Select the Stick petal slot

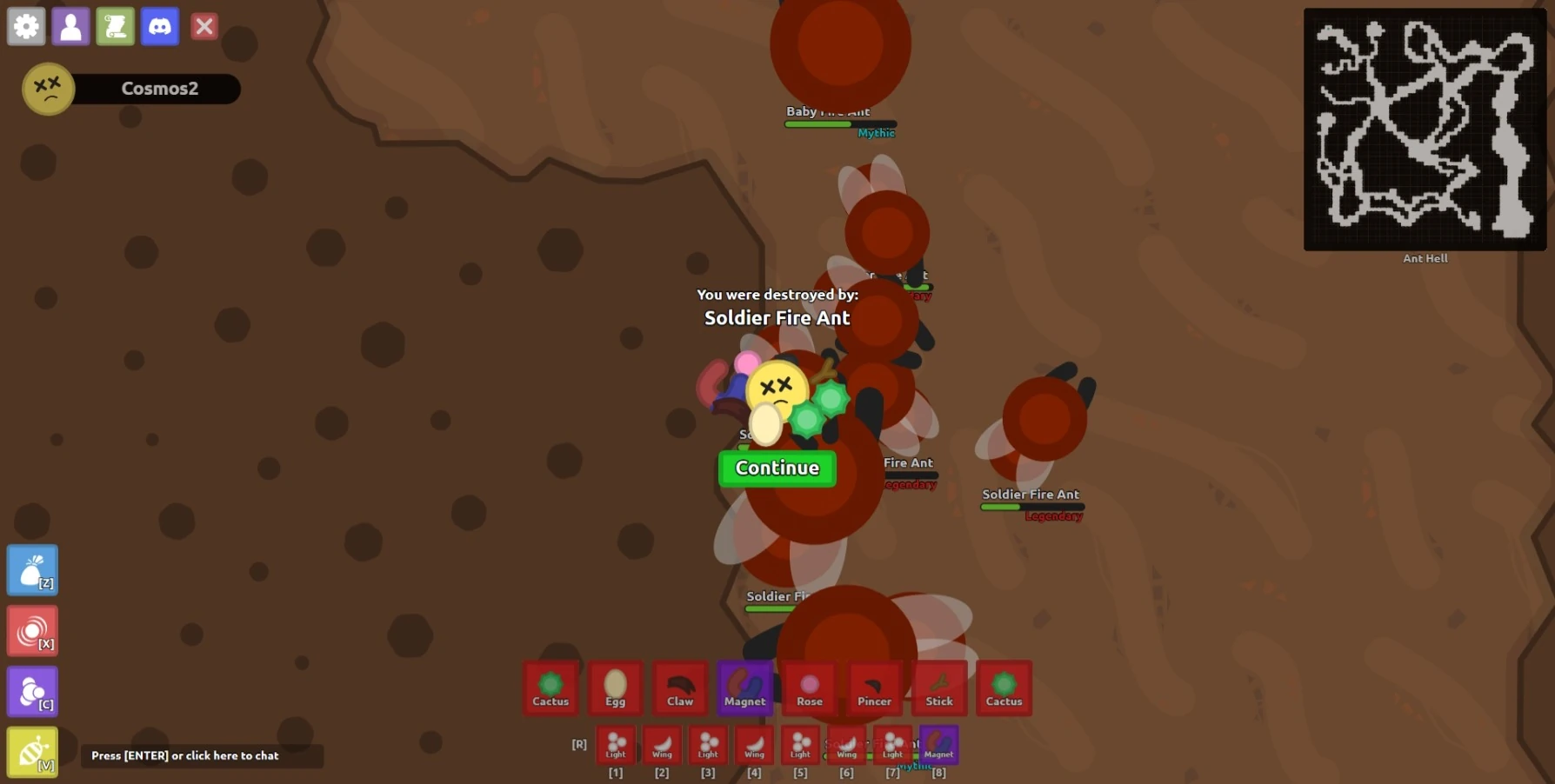(938, 688)
